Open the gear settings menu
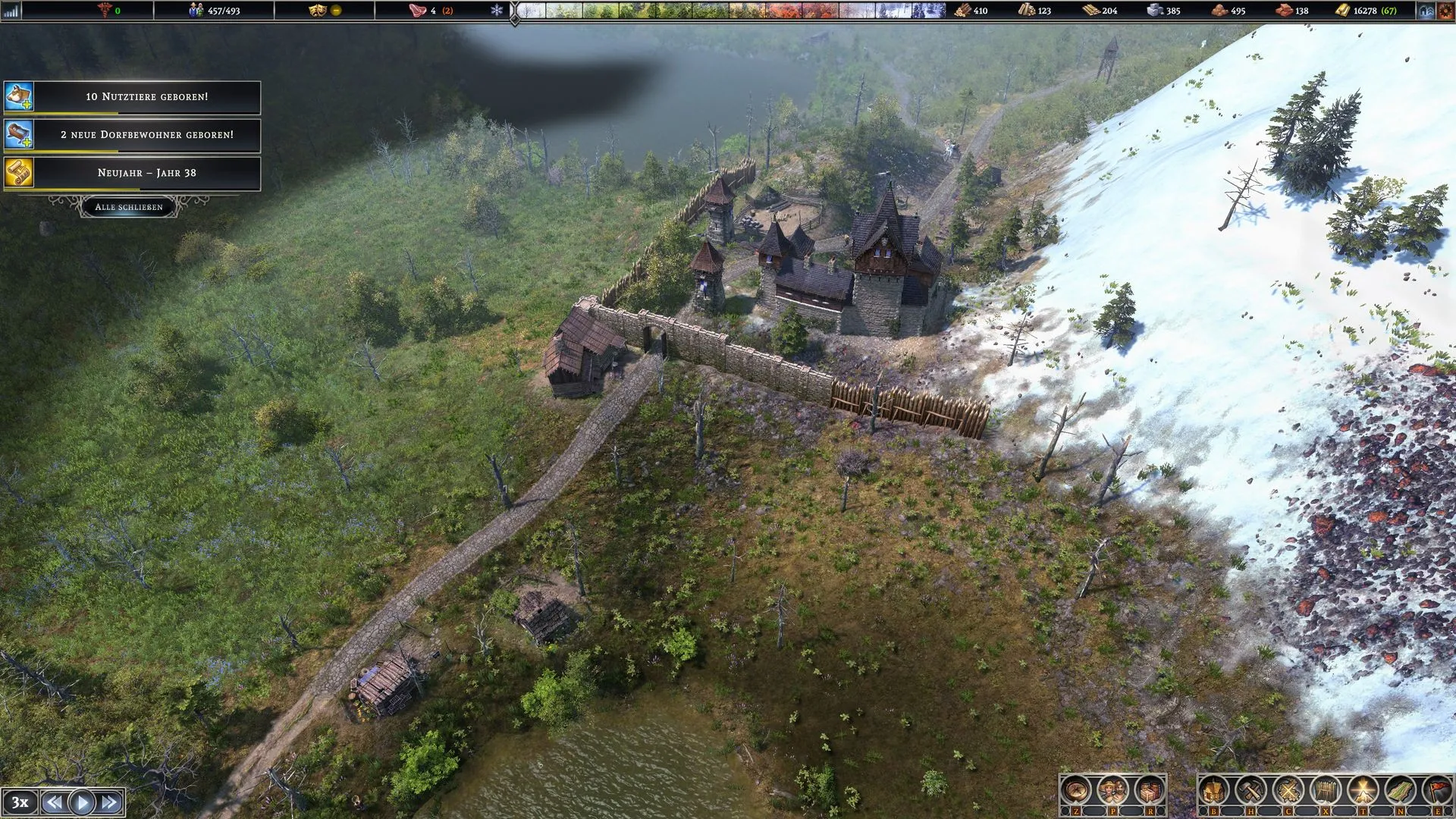Image resolution: width=1456 pixels, height=819 pixels. 1445,11
